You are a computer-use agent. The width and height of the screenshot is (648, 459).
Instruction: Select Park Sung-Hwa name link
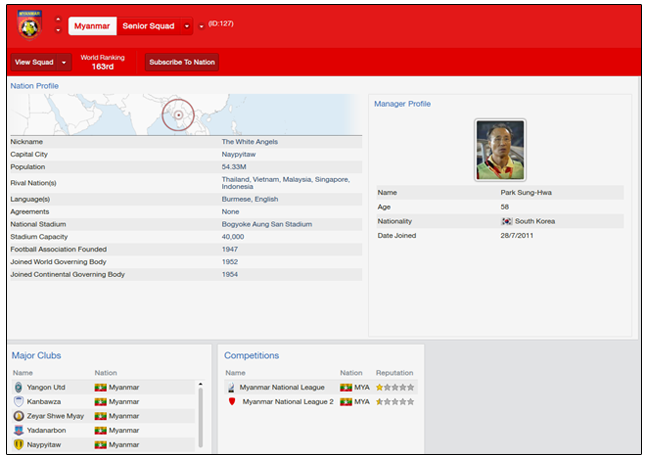[524, 191]
